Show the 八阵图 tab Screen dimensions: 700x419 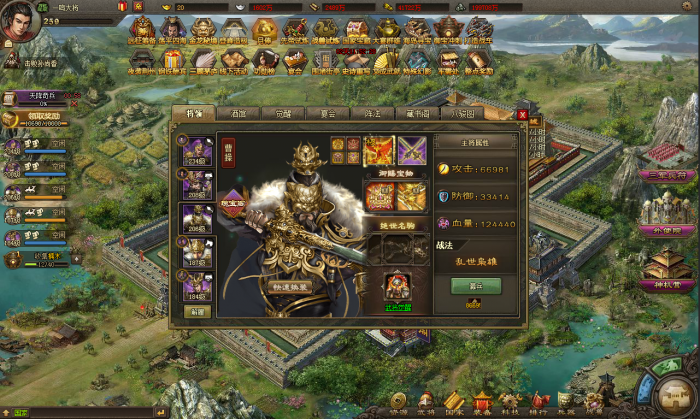[458, 114]
